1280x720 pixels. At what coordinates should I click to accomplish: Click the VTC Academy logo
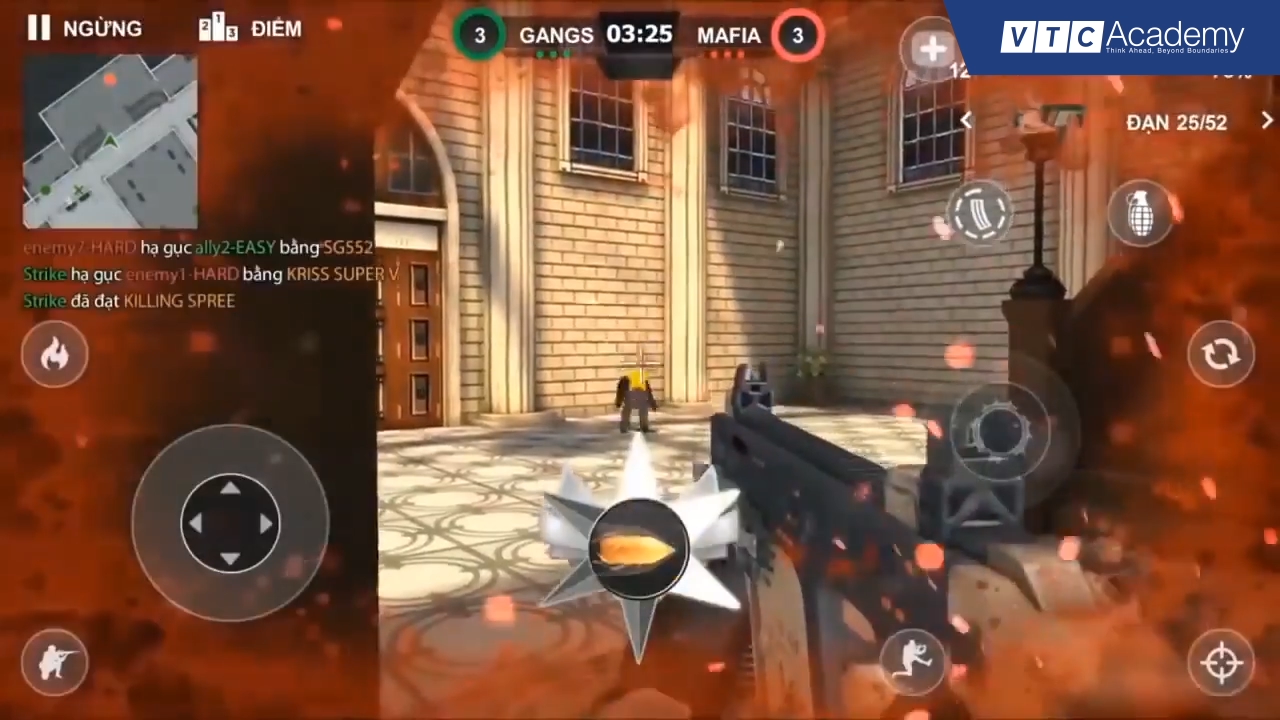pos(1120,37)
